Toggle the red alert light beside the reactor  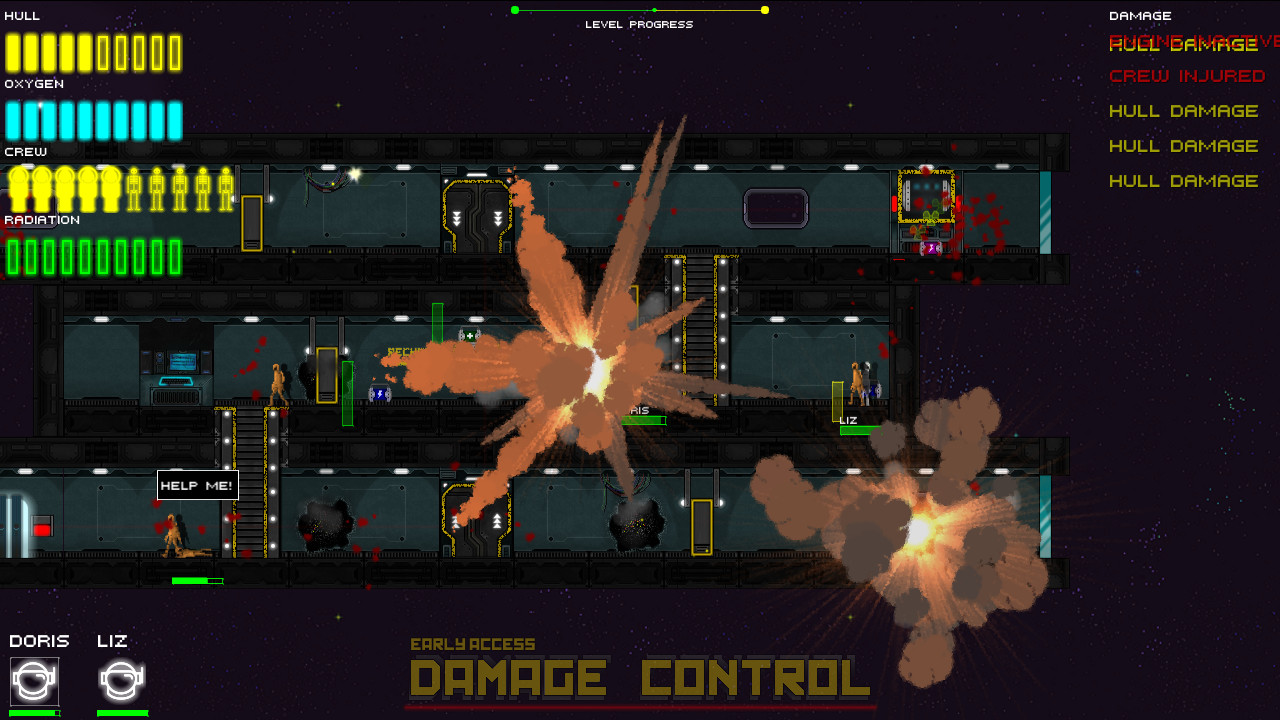(x=894, y=204)
